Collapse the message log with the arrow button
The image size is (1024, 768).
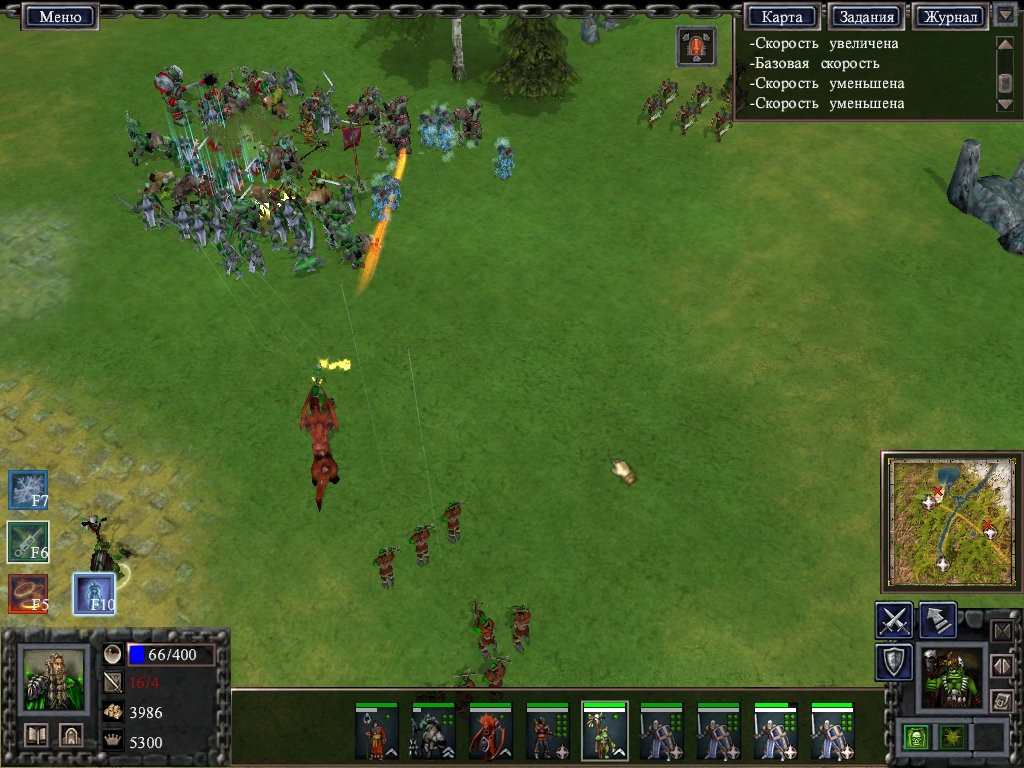pyautogui.click(x=1005, y=16)
